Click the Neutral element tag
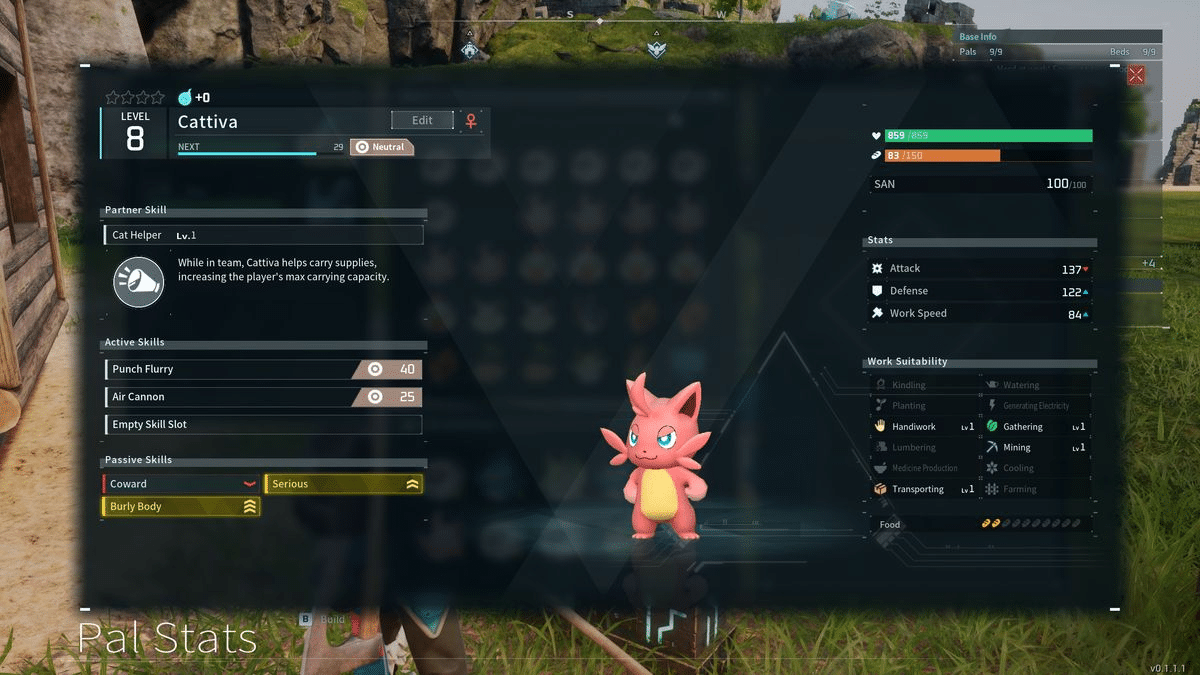 point(382,147)
